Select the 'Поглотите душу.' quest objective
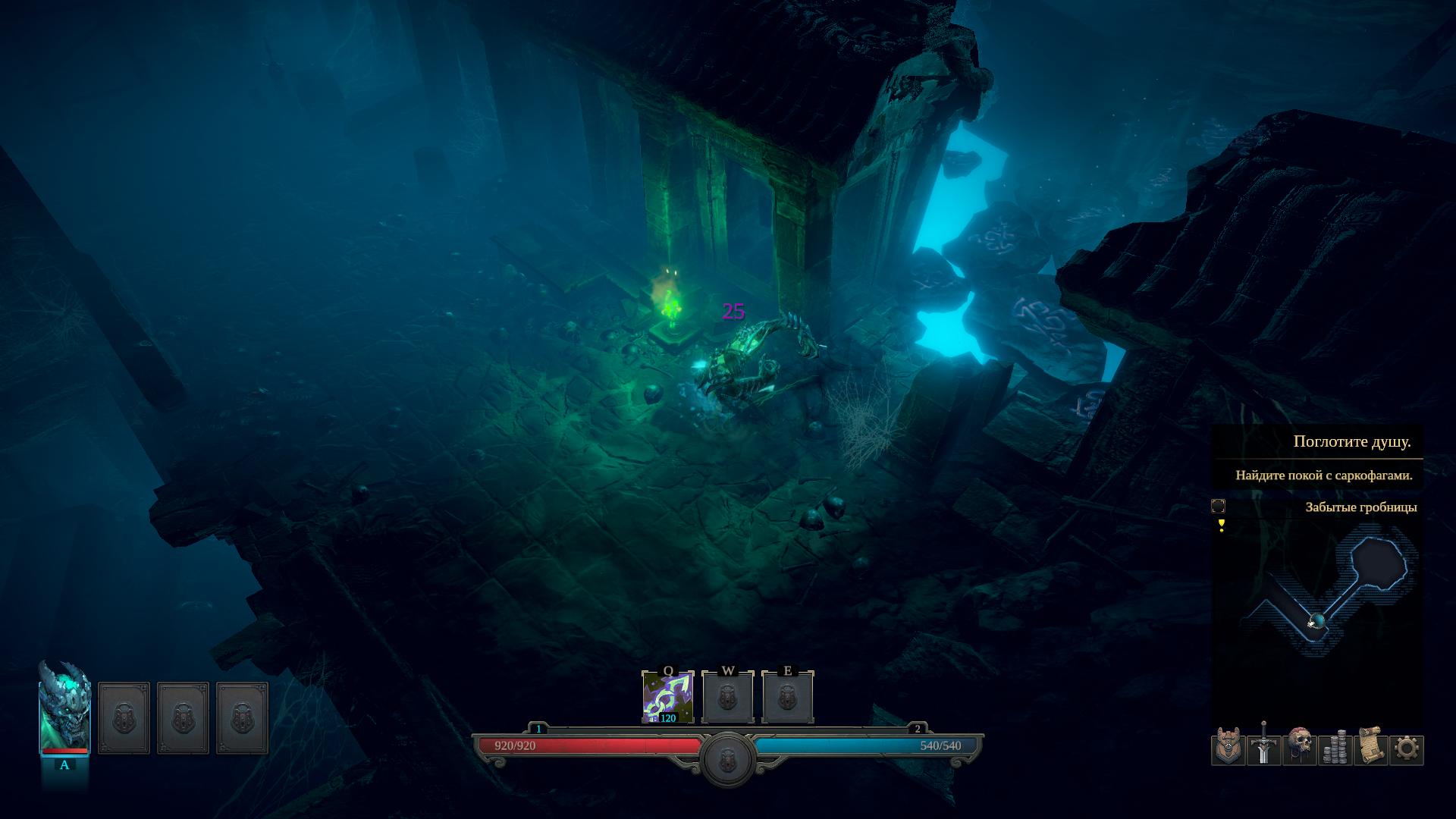 (1351, 441)
